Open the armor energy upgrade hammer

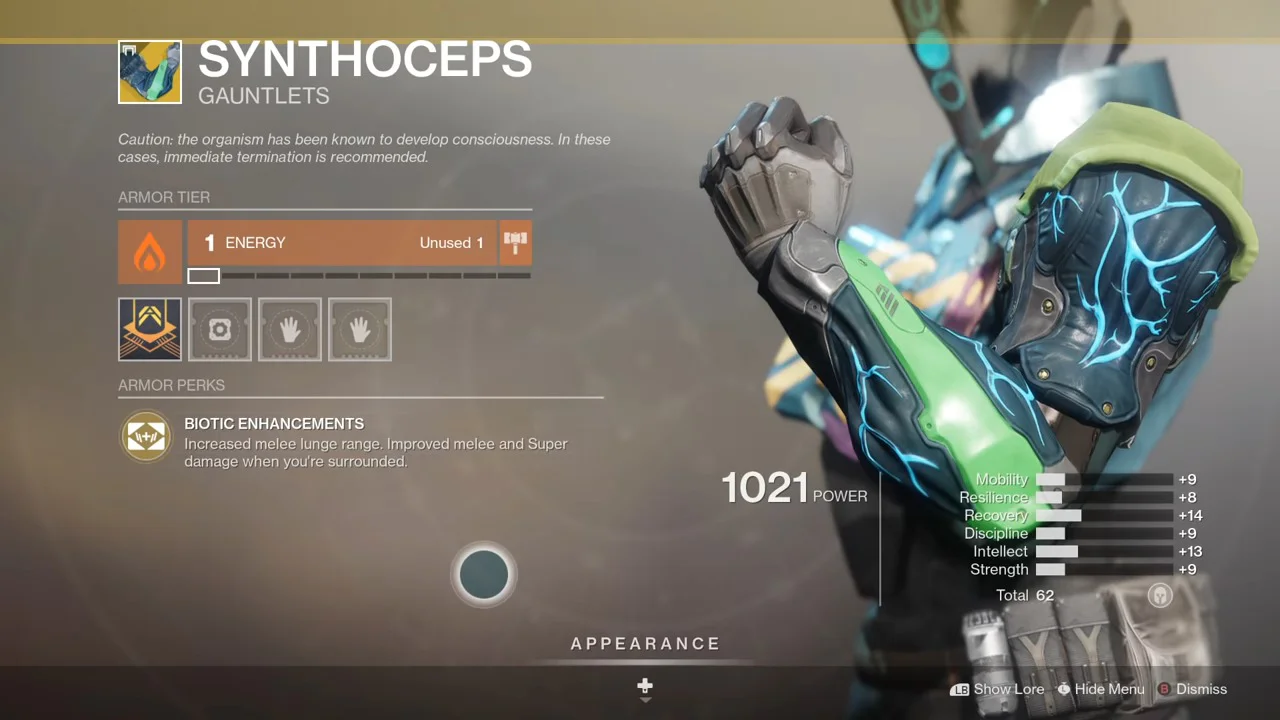coord(515,243)
